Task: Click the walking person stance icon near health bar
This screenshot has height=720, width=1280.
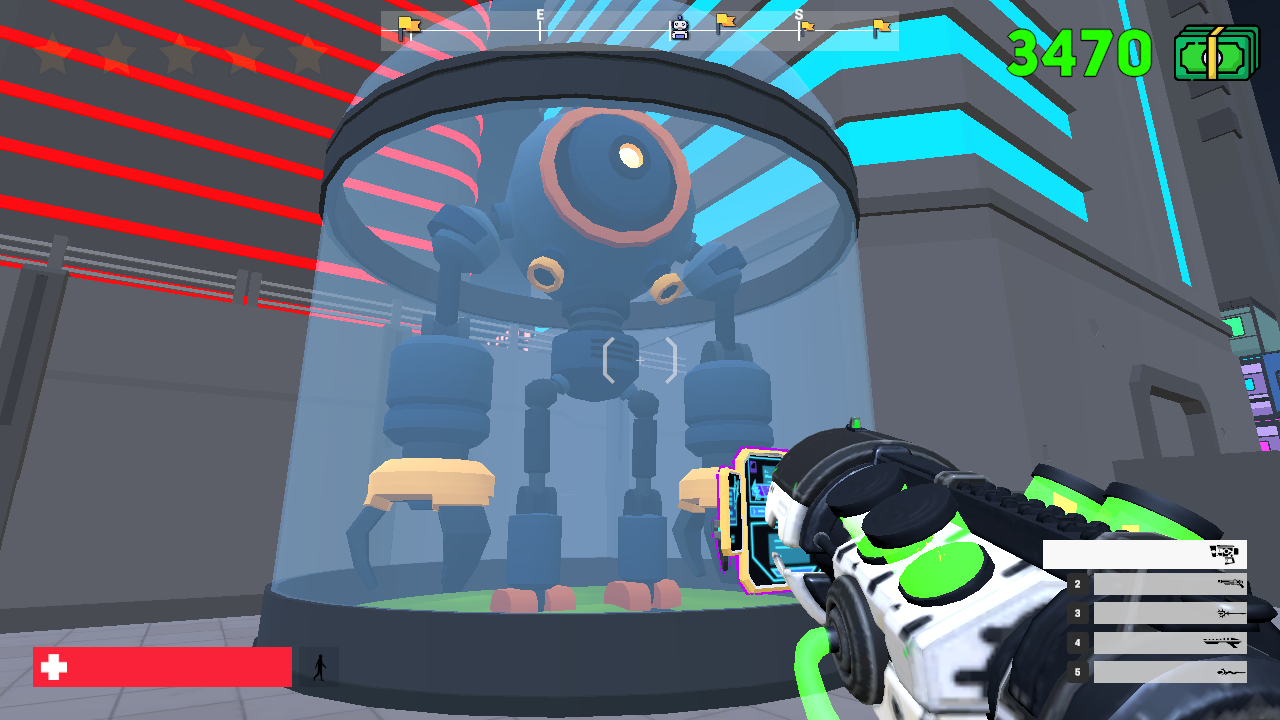Action: [318, 666]
